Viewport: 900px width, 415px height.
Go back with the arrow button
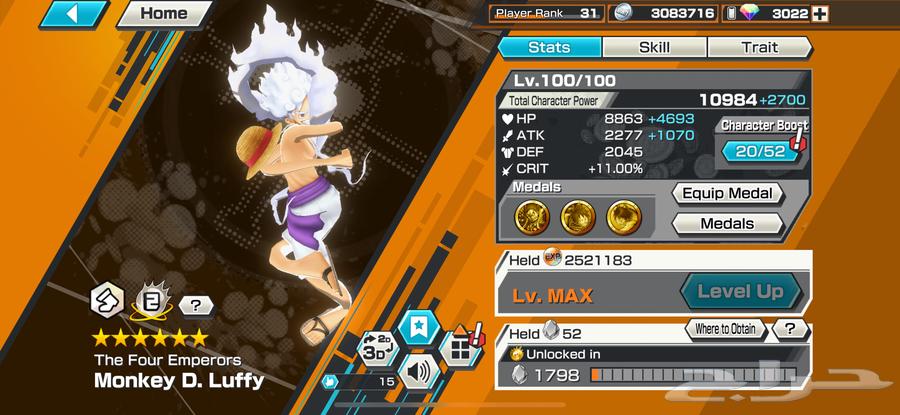(x=74, y=14)
